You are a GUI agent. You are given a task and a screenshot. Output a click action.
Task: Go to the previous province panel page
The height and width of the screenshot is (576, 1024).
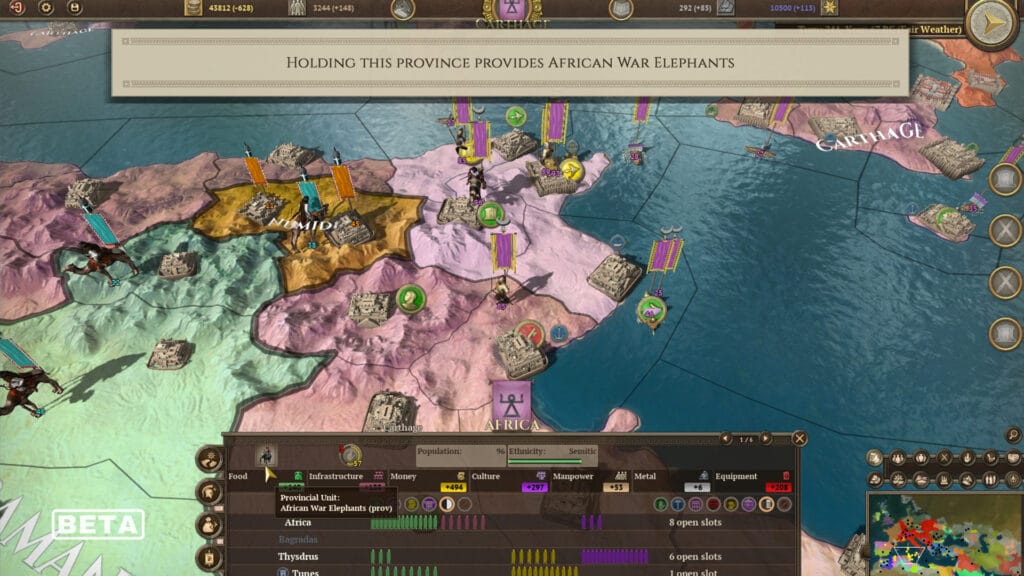[727, 438]
